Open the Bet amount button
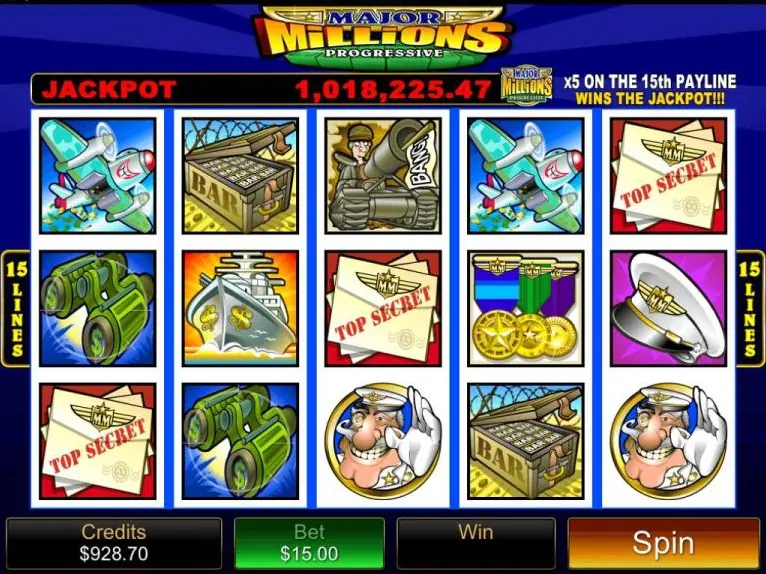 pyautogui.click(x=309, y=543)
